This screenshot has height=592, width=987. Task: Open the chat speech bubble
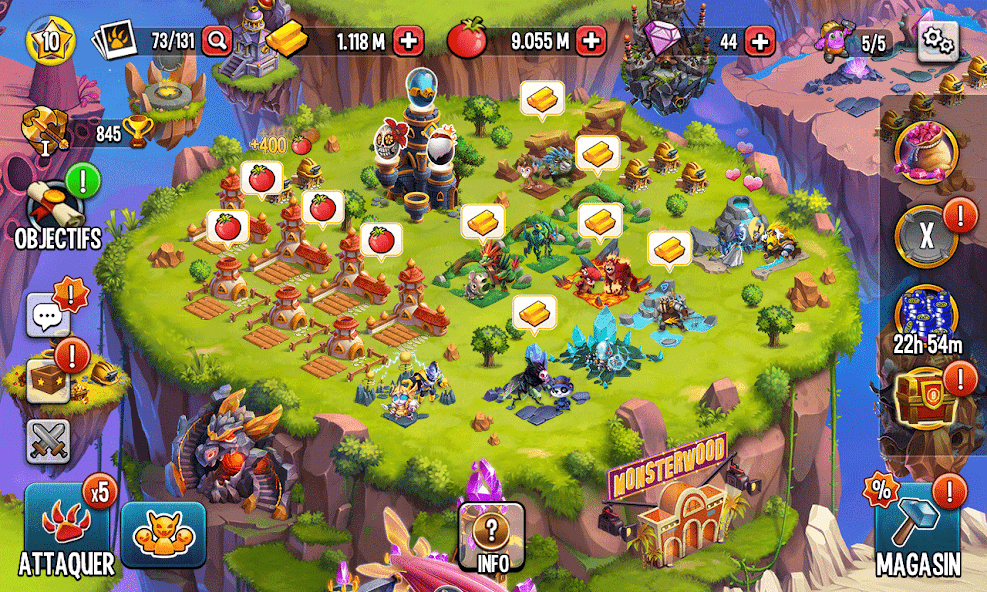[x=48, y=315]
